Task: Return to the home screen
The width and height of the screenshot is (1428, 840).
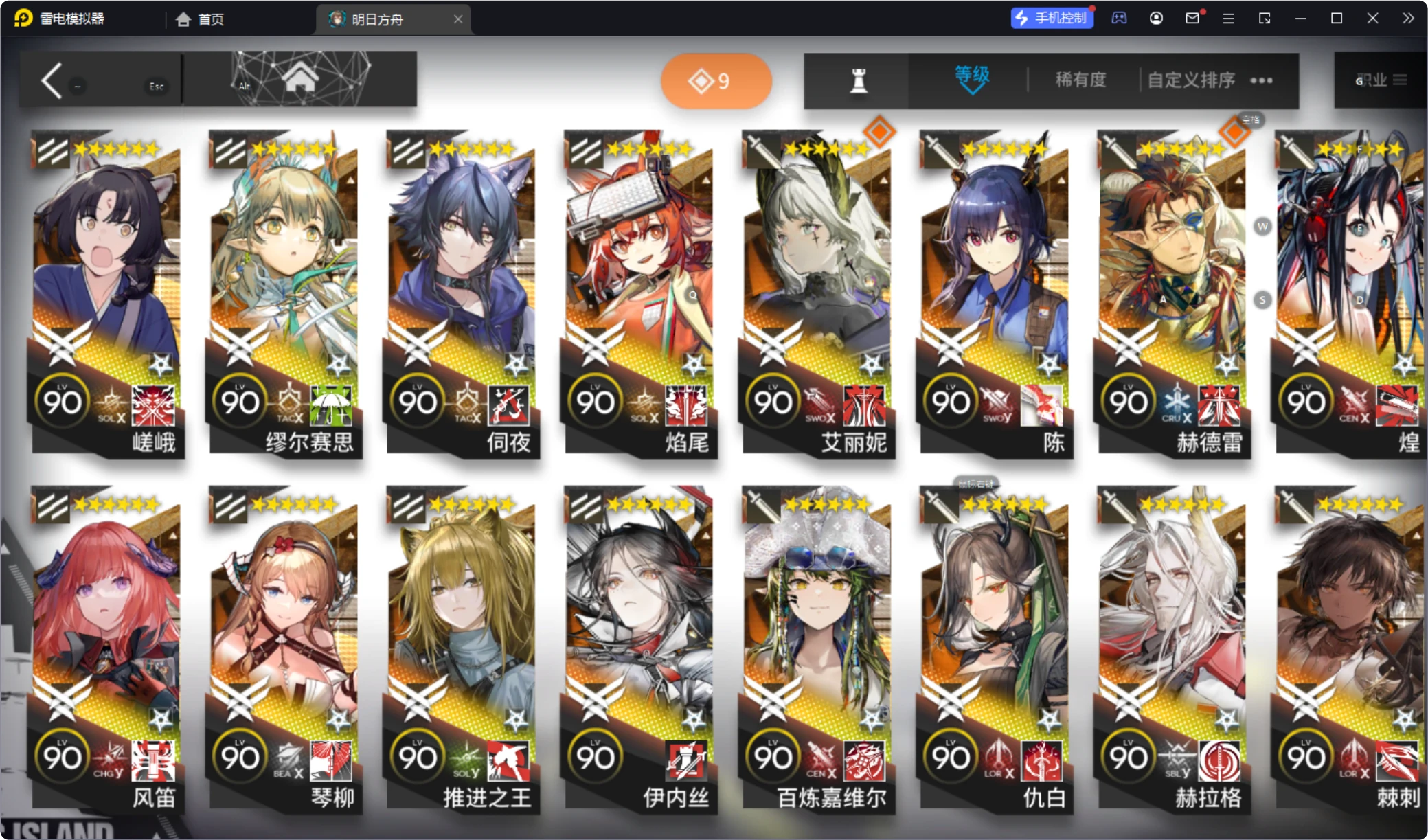Action: (300, 79)
